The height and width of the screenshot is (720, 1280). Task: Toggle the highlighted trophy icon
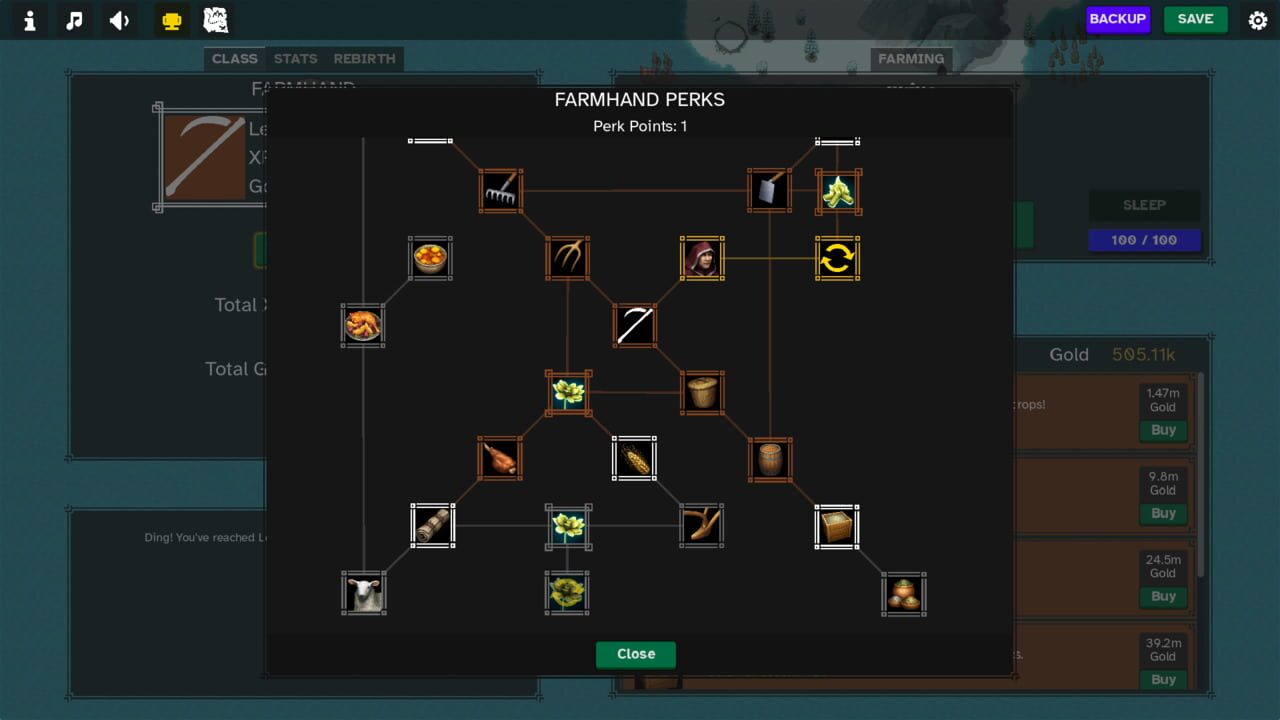point(170,20)
